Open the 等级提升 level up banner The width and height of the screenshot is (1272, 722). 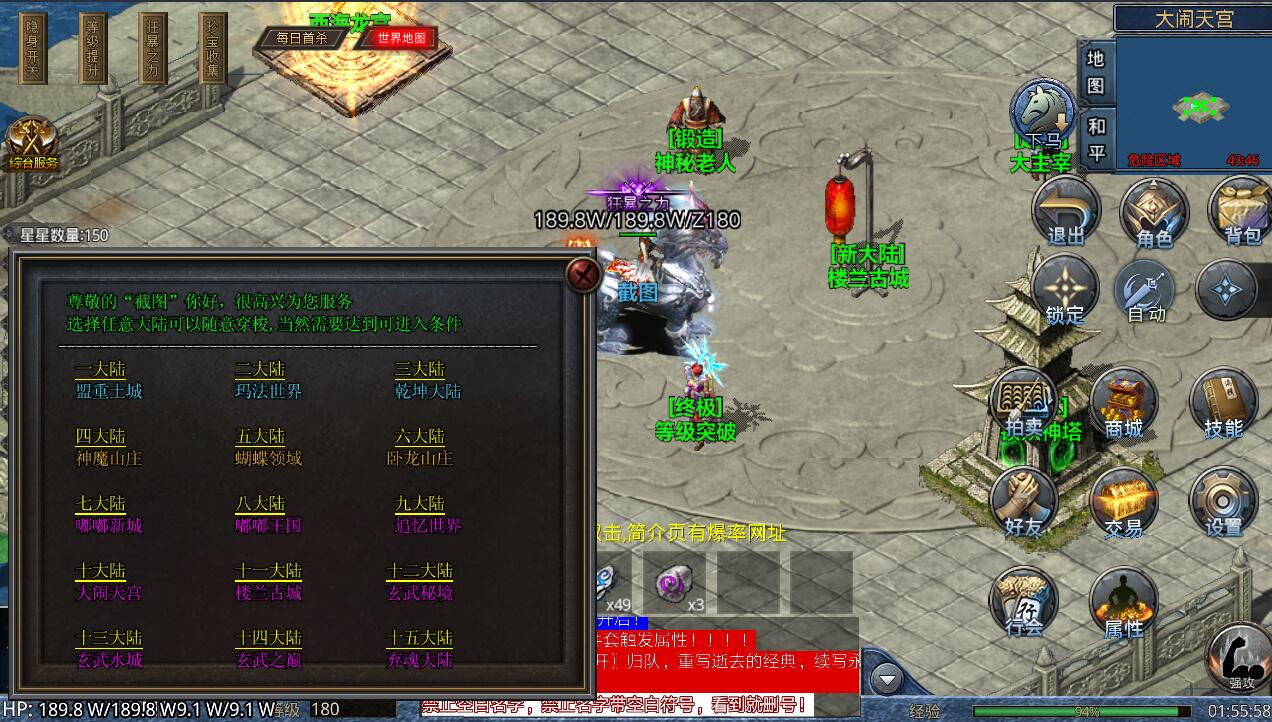(93, 48)
